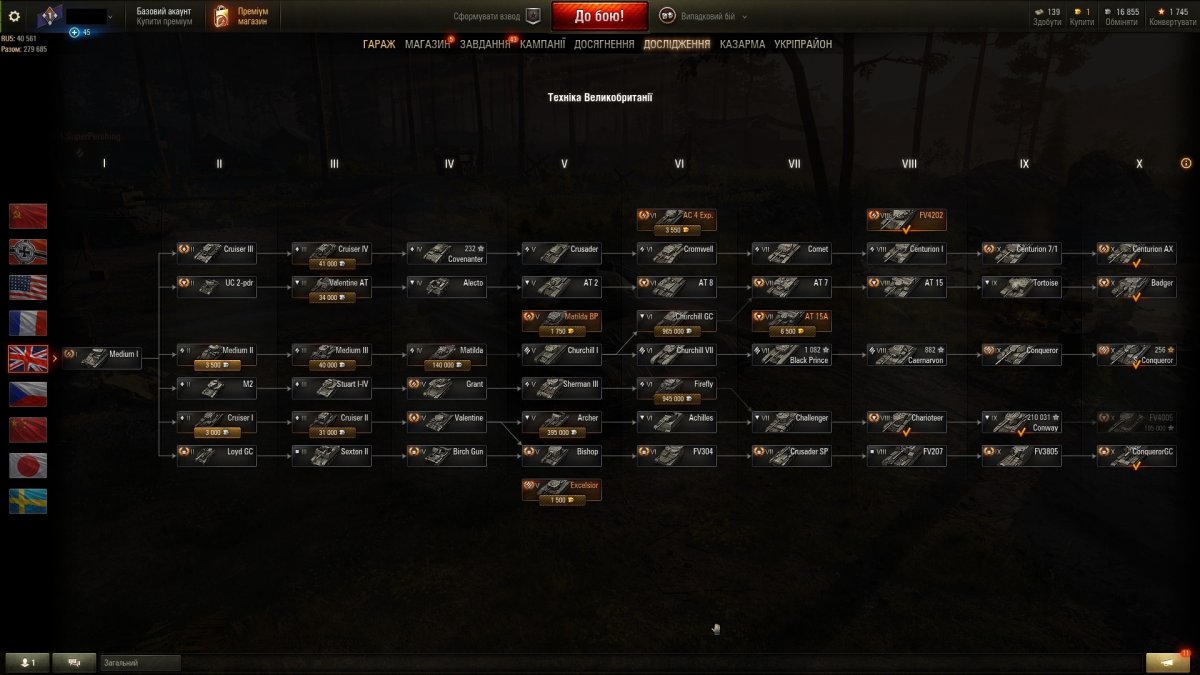Image resolution: width=1200 pixels, height=675 pixels.
Task: Switch to the ГАРАЖ tab
Action: click(379, 44)
